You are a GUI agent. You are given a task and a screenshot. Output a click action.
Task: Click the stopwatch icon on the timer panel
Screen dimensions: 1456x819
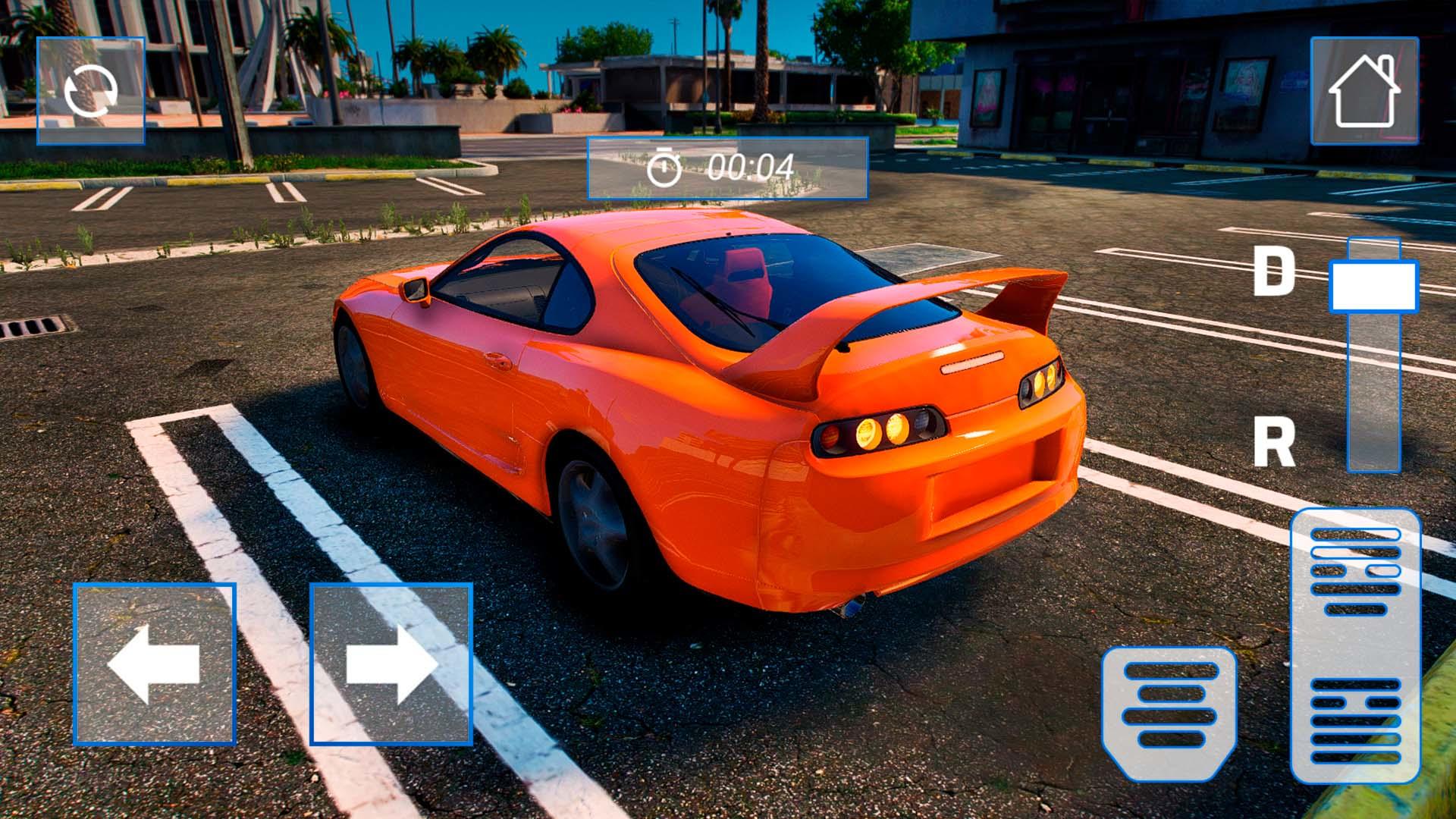point(666,168)
